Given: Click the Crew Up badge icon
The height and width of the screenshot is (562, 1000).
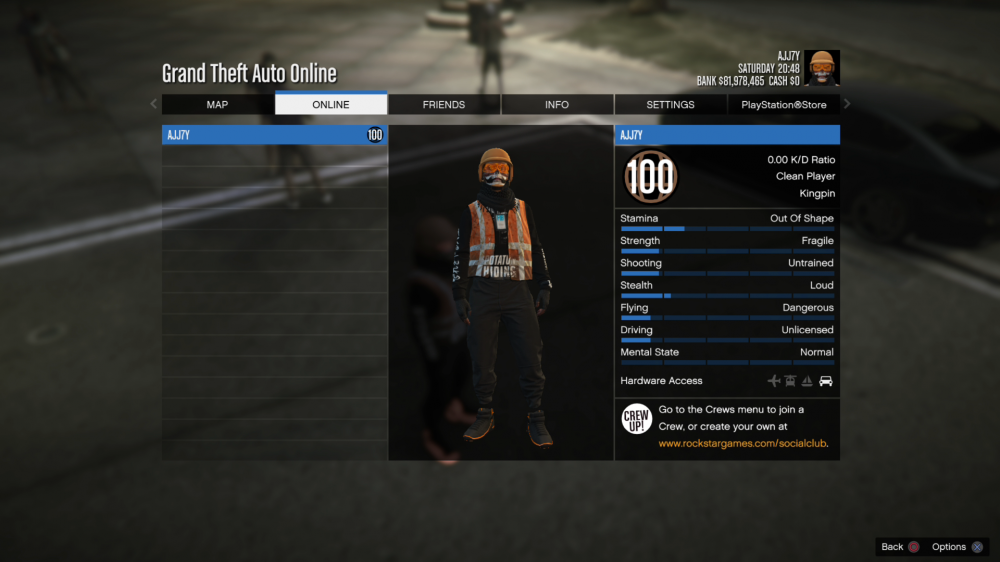Looking at the screenshot, I should pyautogui.click(x=637, y=419).
